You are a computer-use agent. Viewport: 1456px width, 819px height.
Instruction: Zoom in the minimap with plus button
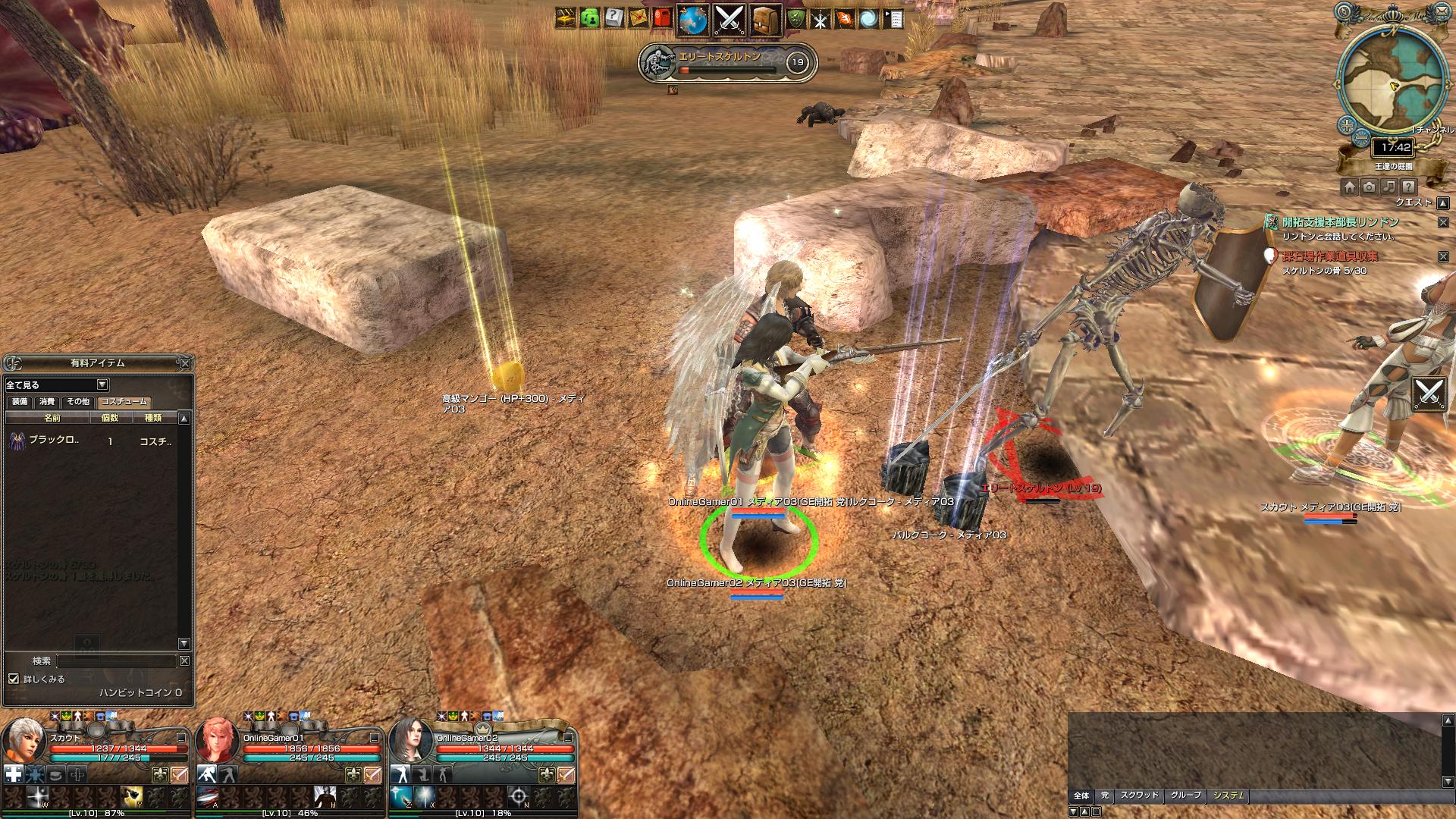coord(1347,125)
